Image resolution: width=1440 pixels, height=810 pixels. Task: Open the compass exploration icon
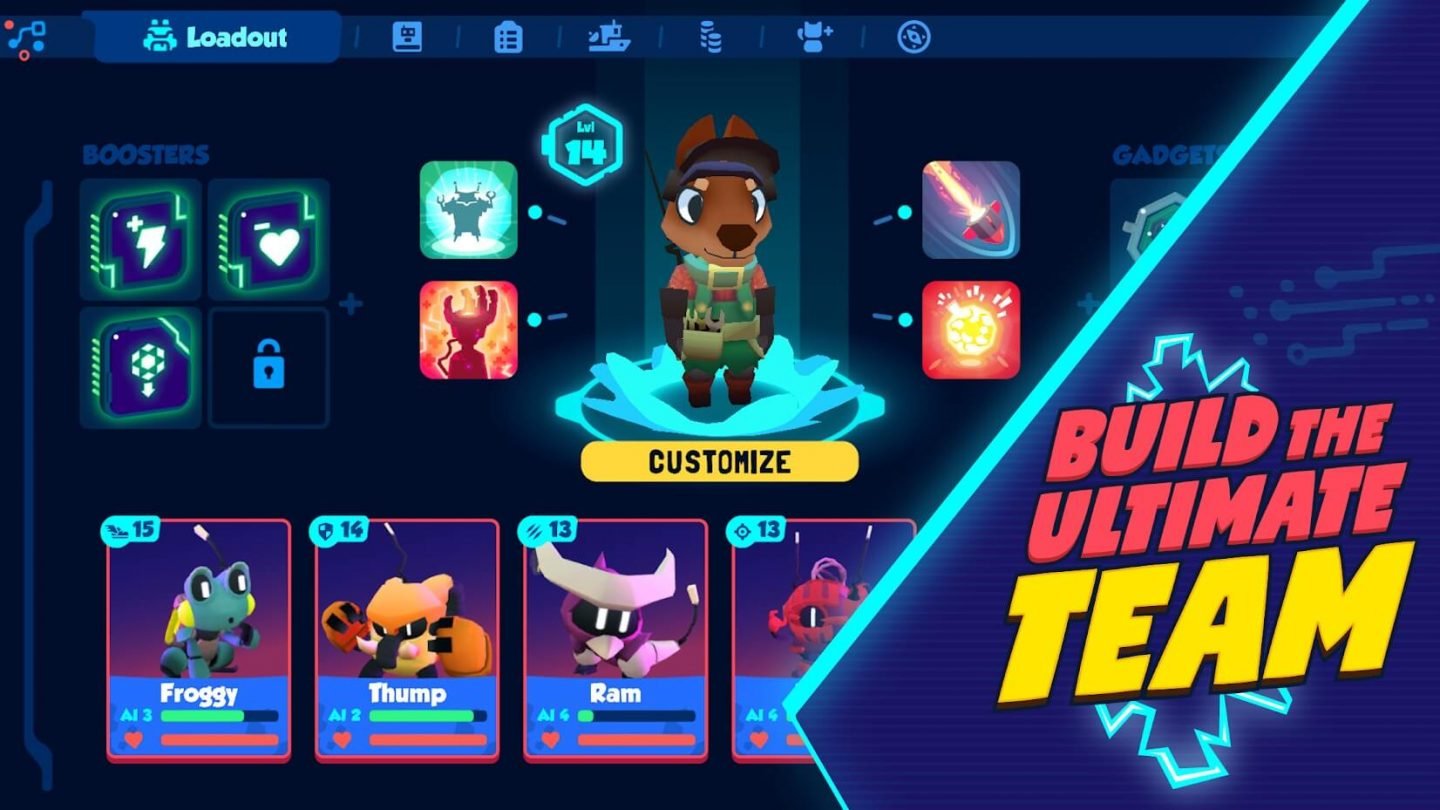coord(914,38)
